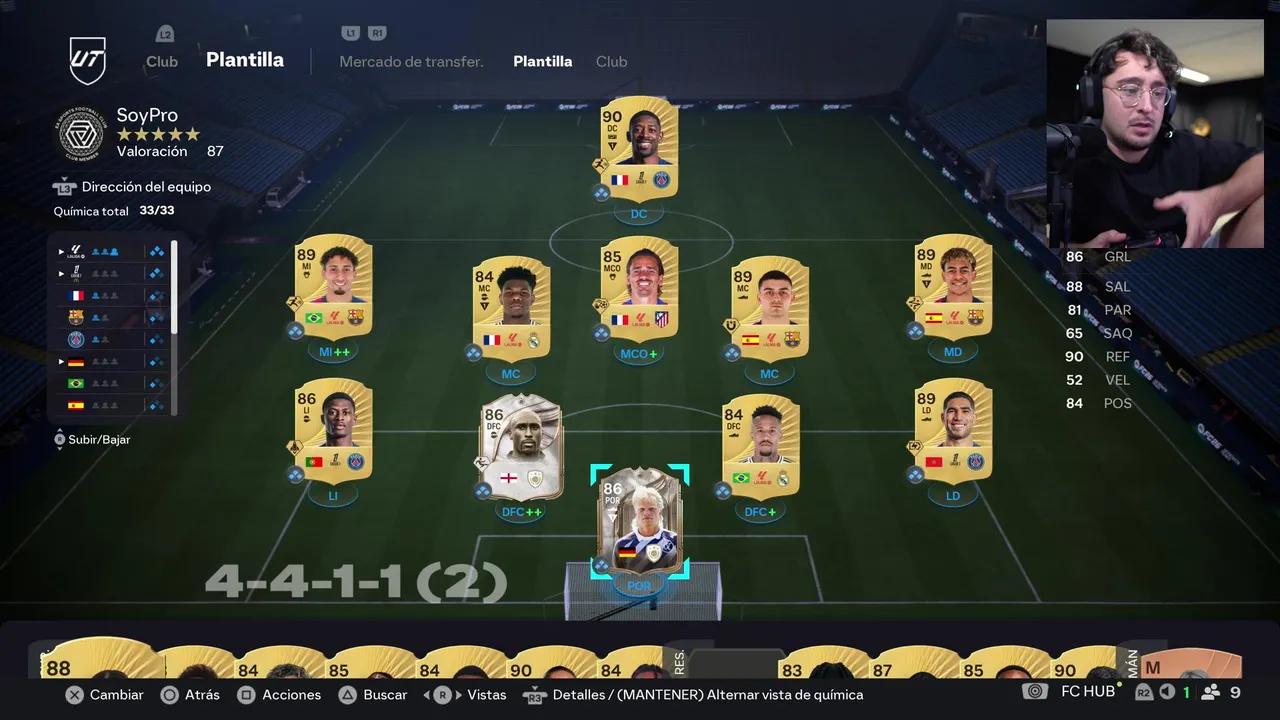Expand the Ligue 1 chemistry row
This screenshot has height=720, width=1280.
coord(61,273)
